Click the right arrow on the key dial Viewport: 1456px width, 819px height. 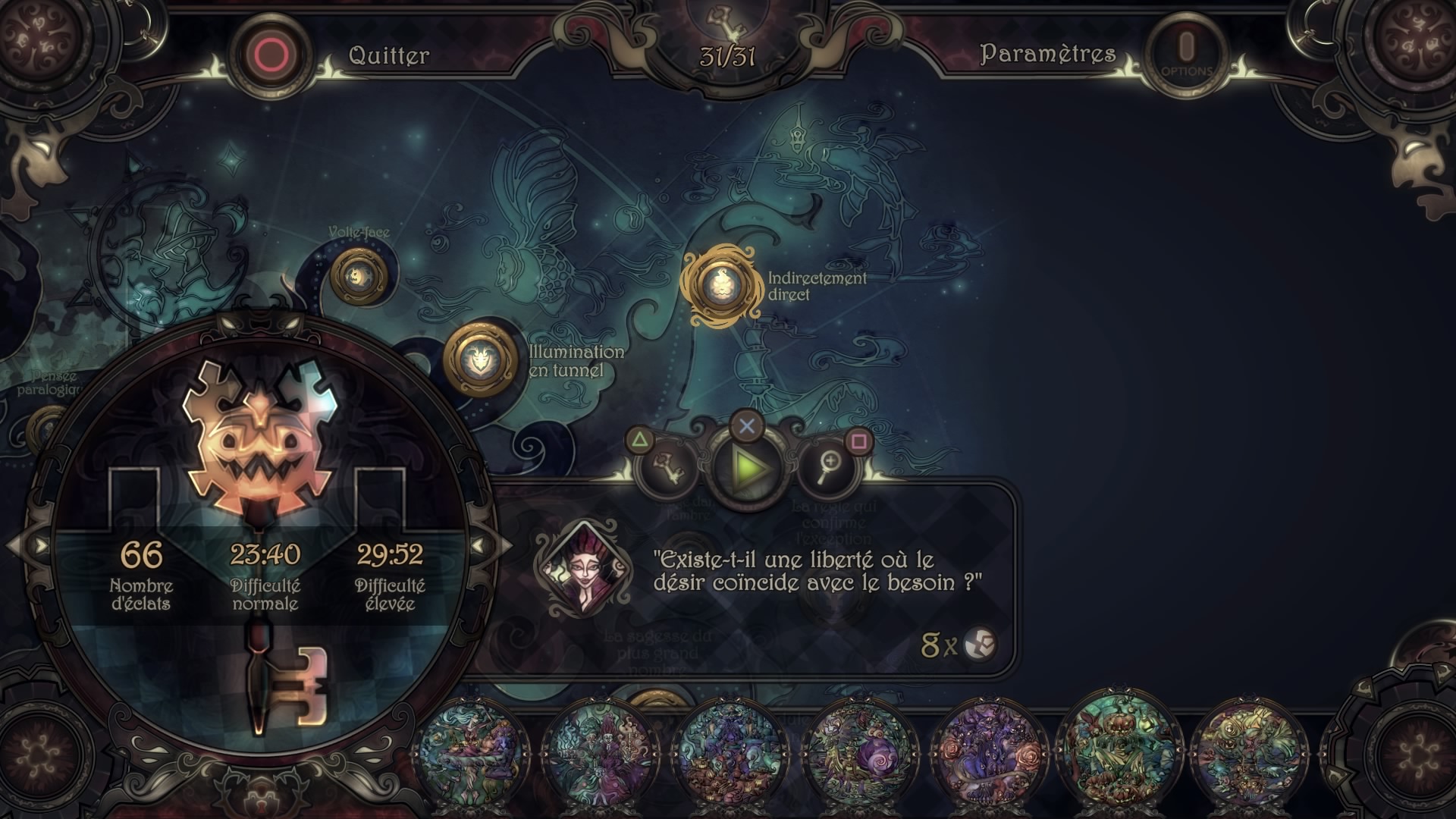pyautogui.click(x=481, y=544)
